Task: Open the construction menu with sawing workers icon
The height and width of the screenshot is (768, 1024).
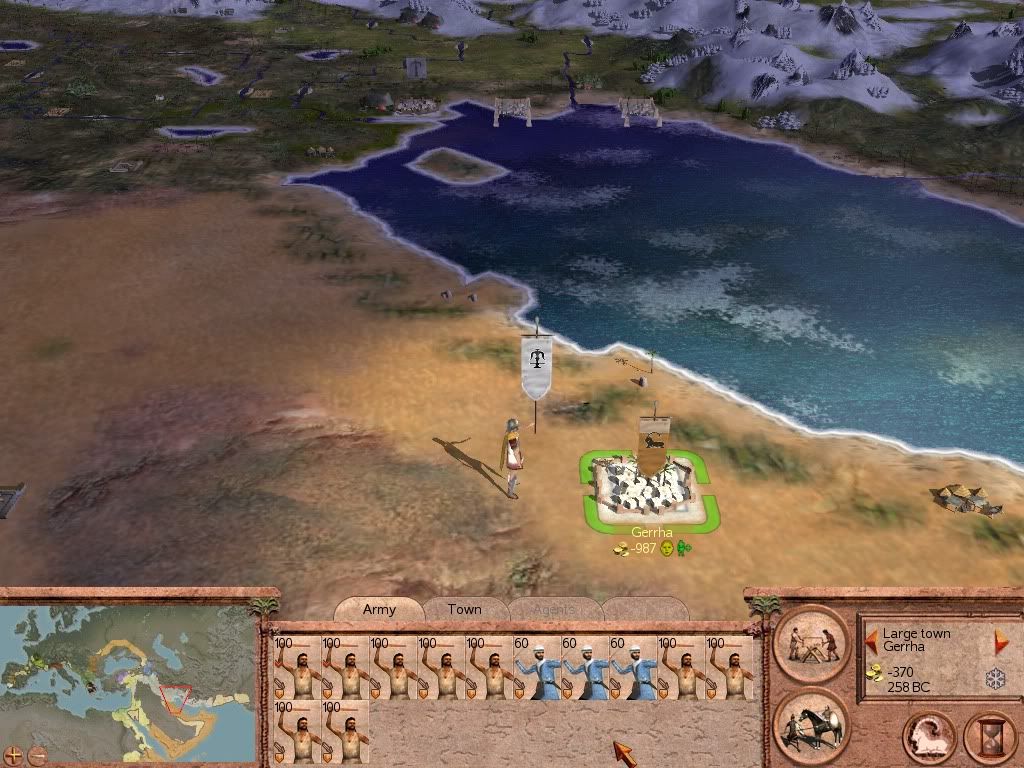Action: click(810, 643)
